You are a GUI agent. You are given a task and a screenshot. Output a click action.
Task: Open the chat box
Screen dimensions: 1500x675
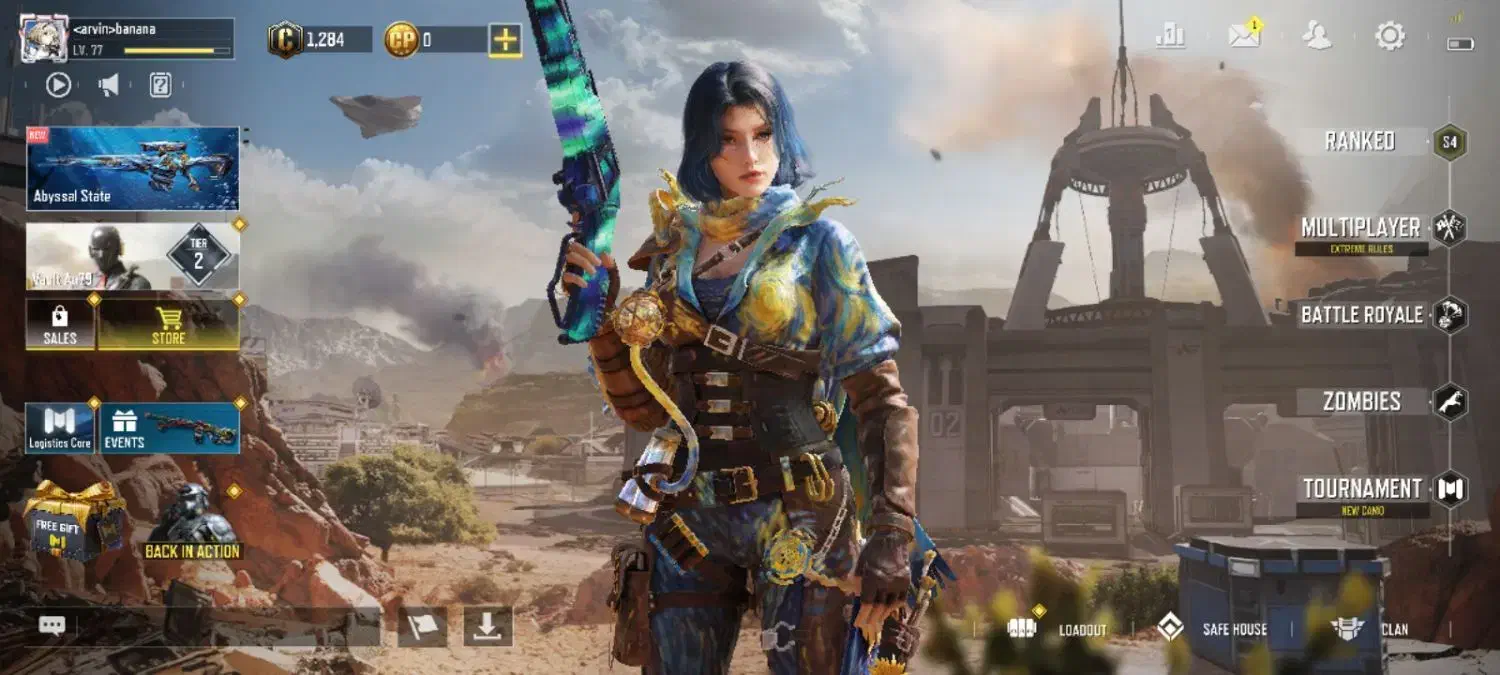point(52,626)
